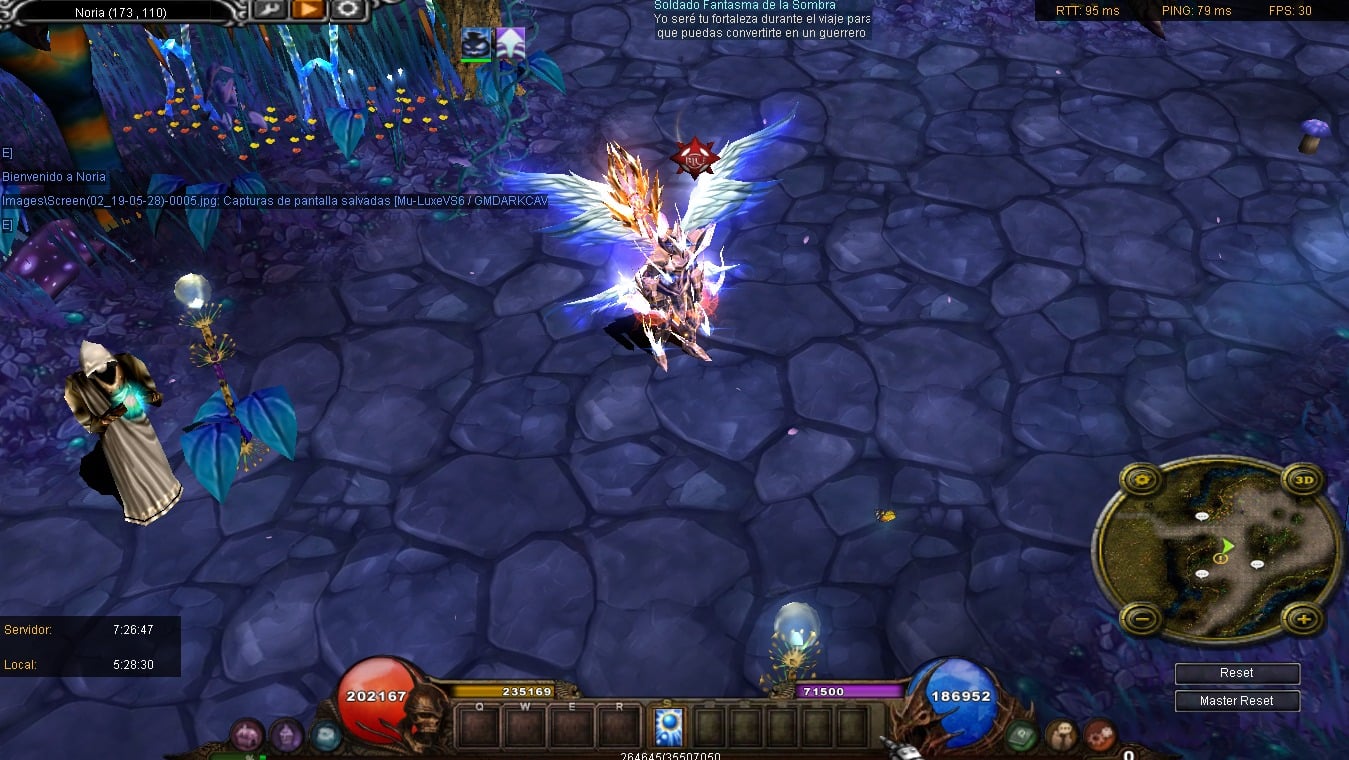The width and height of the screenshot is (1349, 760).
Task: Click the purple potion icon on the bottom bar
Action: pyautogui.click(x=287, y=737)
